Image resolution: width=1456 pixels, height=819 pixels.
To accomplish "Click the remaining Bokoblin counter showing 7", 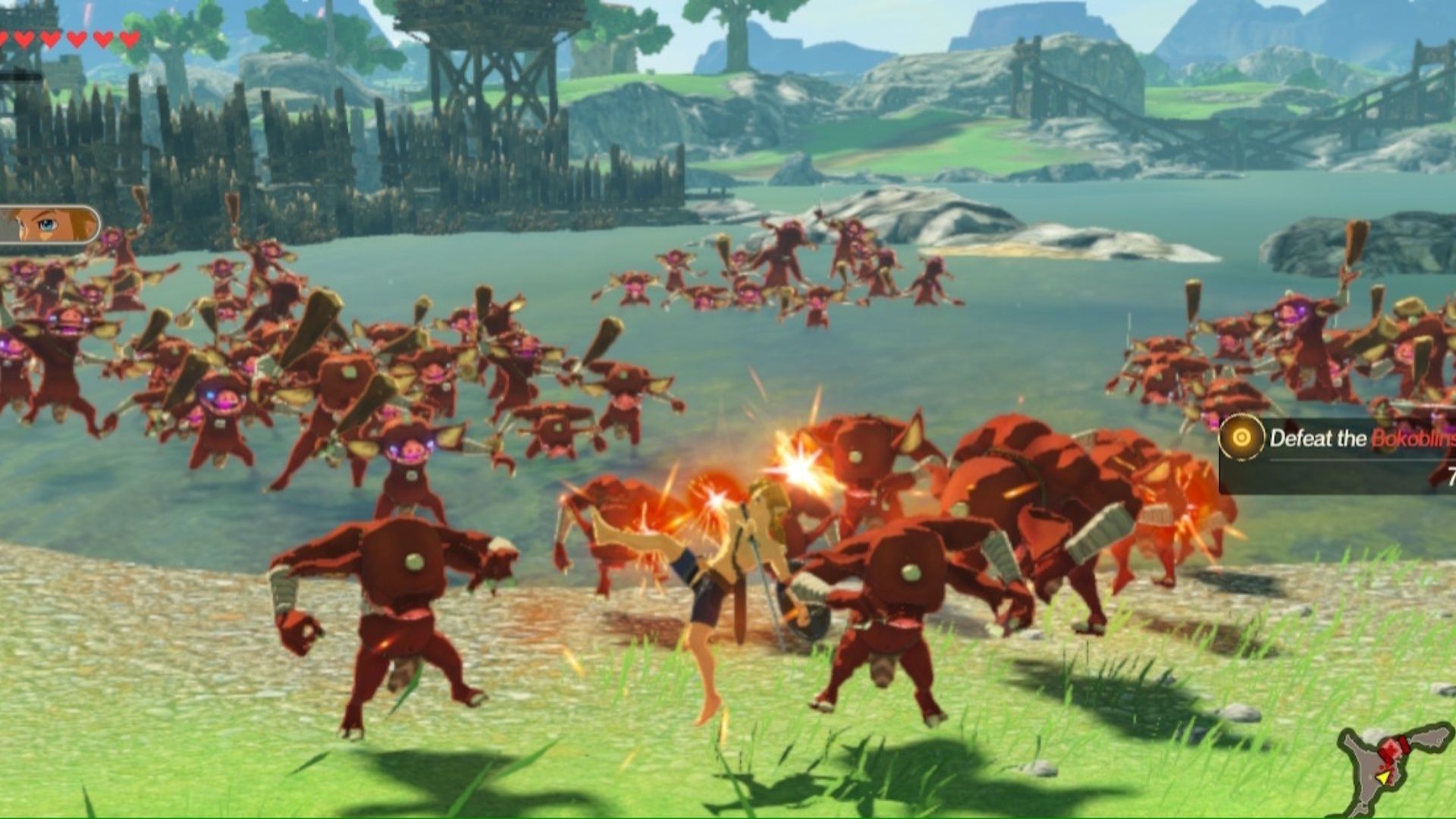I will [1451, 474].
